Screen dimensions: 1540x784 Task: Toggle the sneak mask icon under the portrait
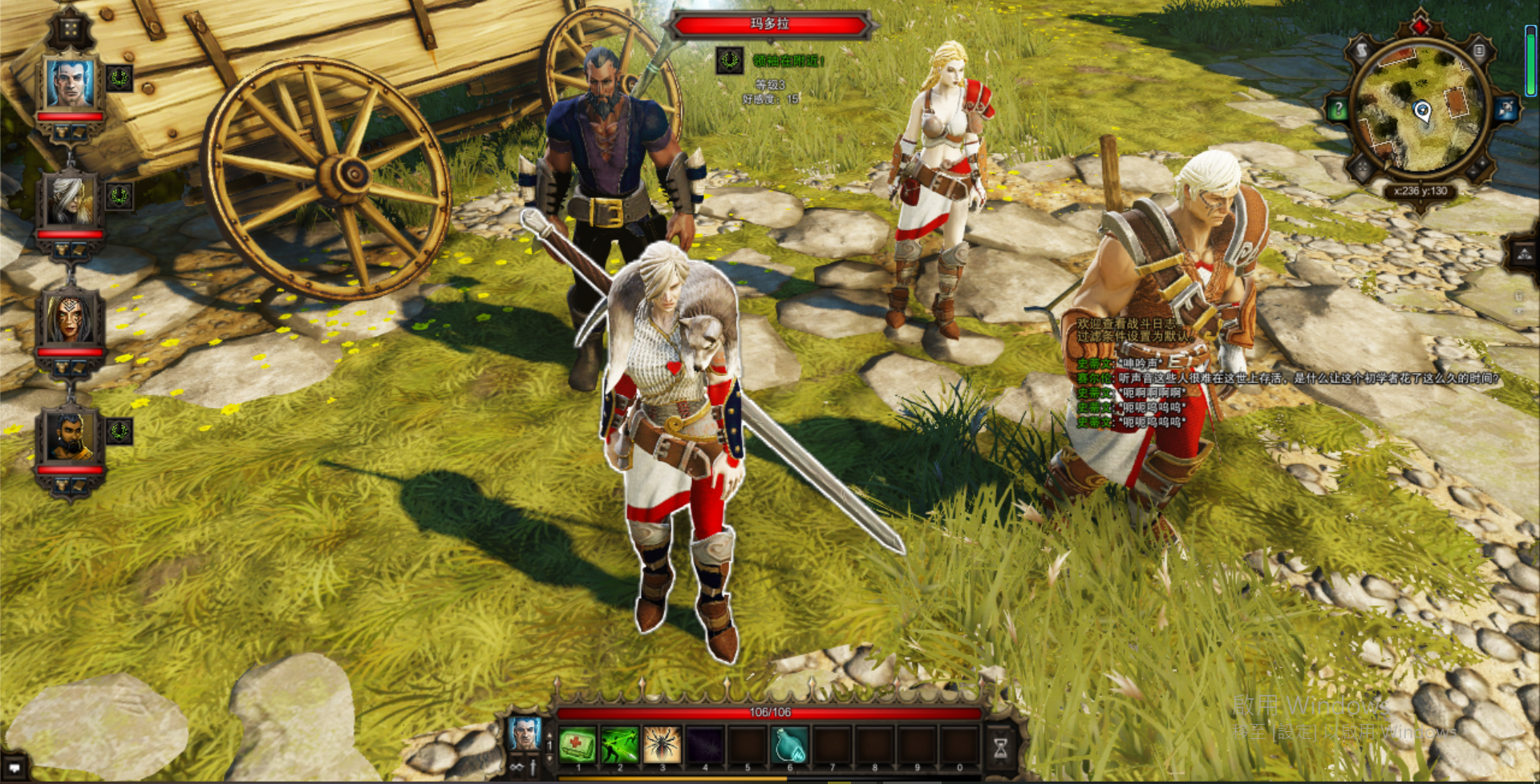pyautogui.click(x=517, y=767)
